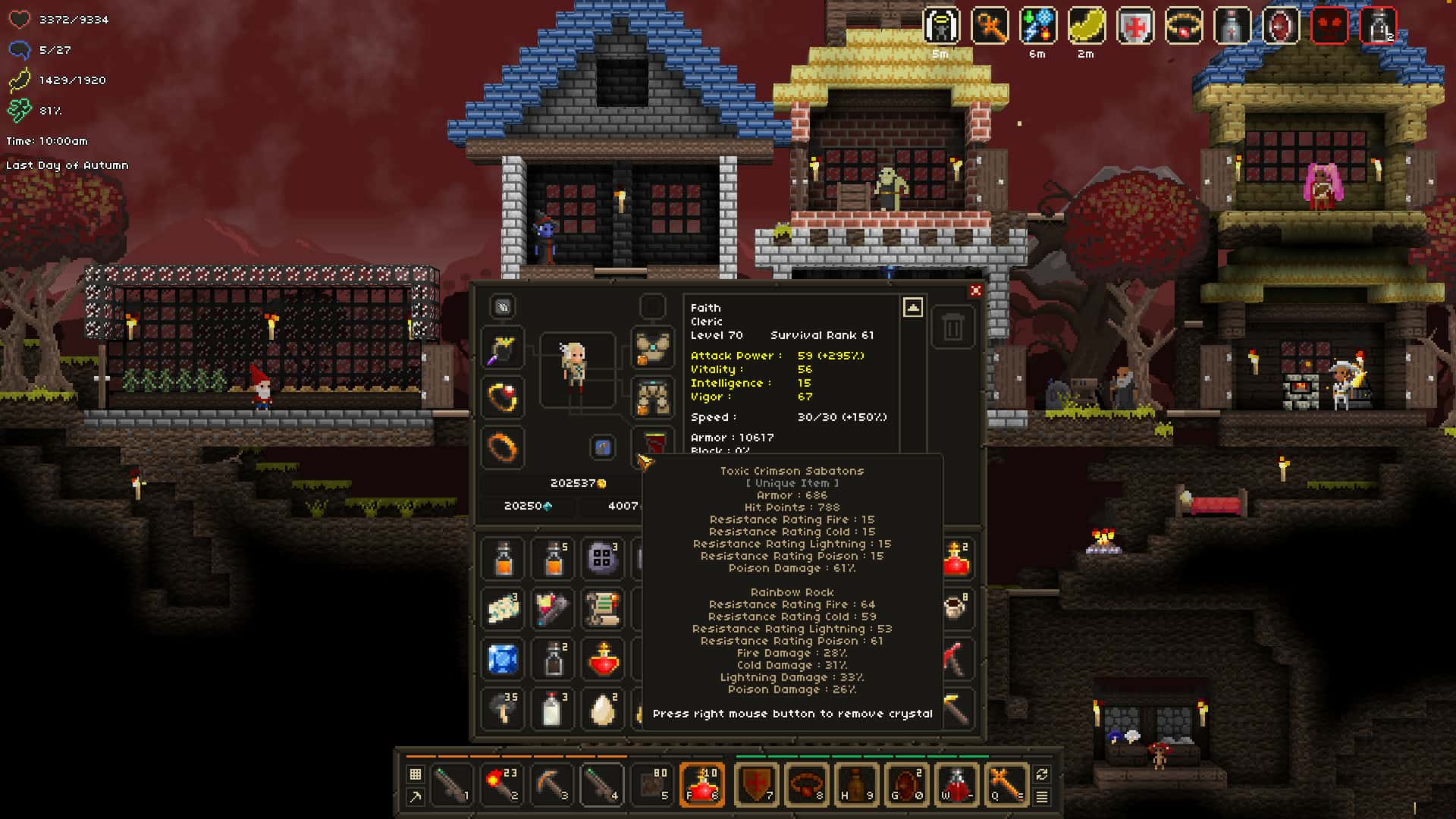Click the banana buff icon with 2m timer

(1087, 24)
